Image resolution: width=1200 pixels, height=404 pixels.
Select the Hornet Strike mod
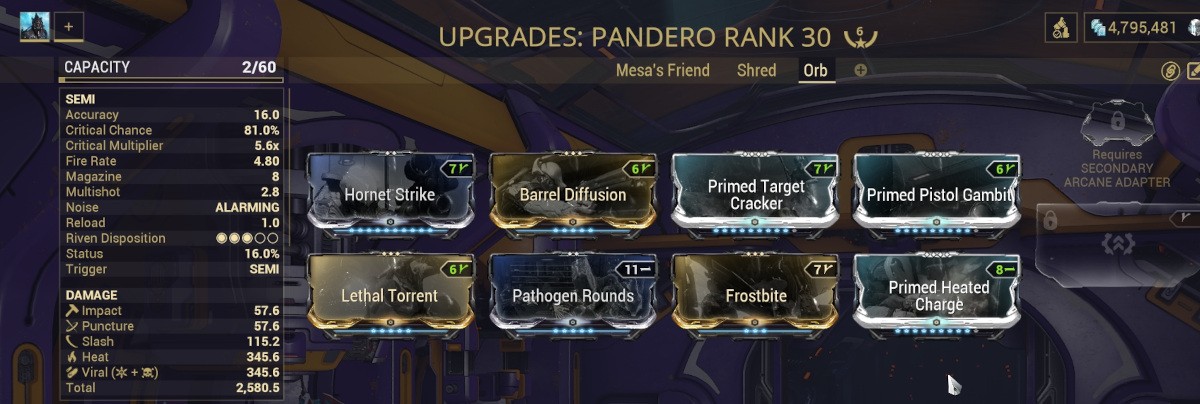pos(389,193)
